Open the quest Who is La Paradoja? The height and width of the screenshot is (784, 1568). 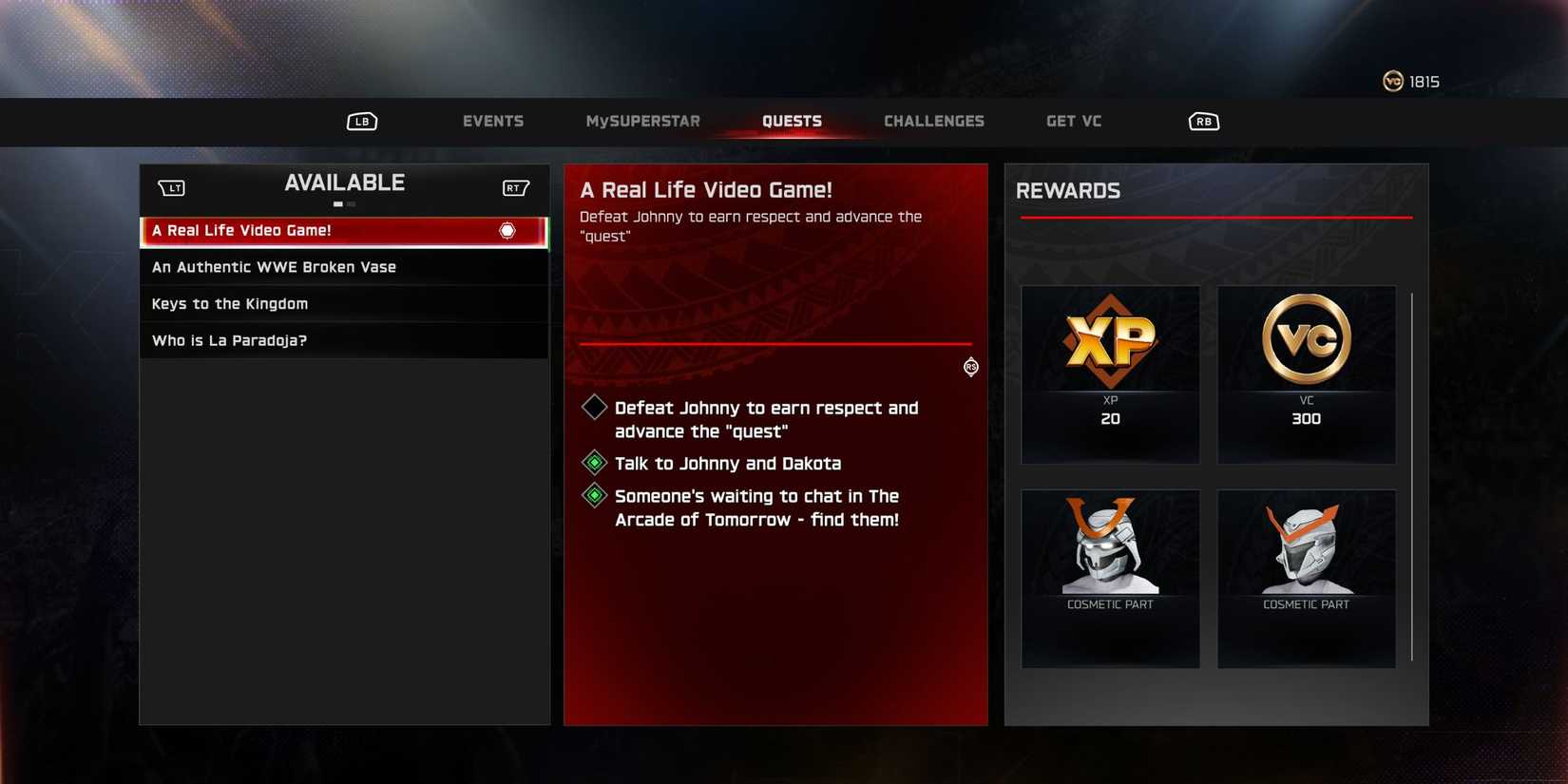coord(229,339)
